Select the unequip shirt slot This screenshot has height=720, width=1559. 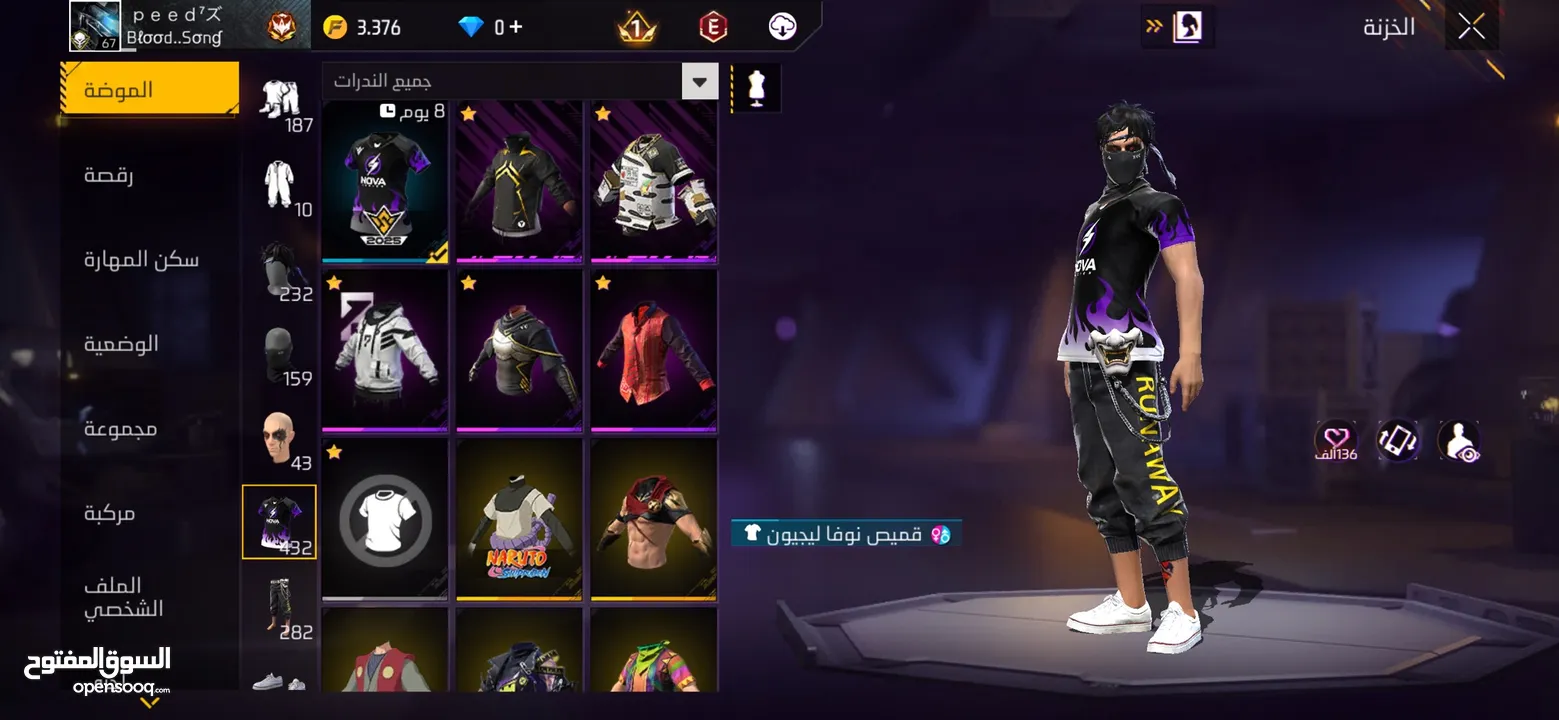[385, 520]
